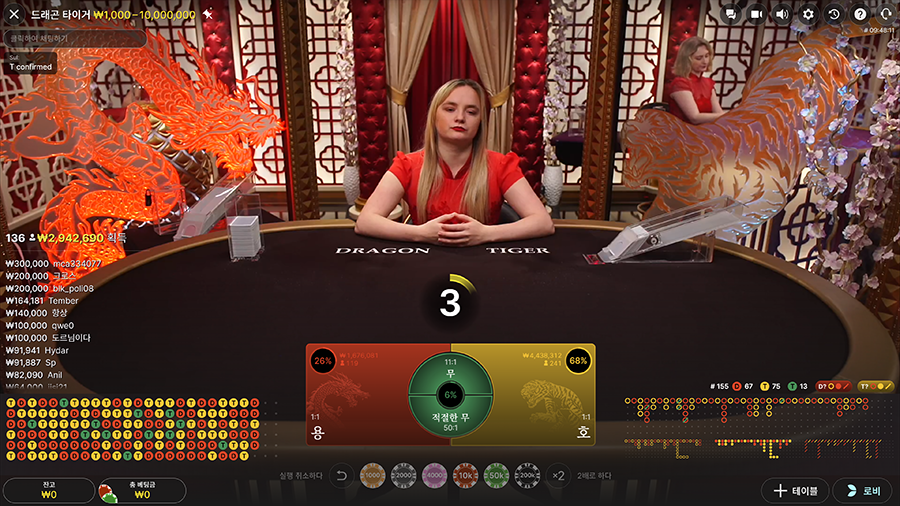
Task: Close the Dragon Tiger table
Action: (14, 14)
